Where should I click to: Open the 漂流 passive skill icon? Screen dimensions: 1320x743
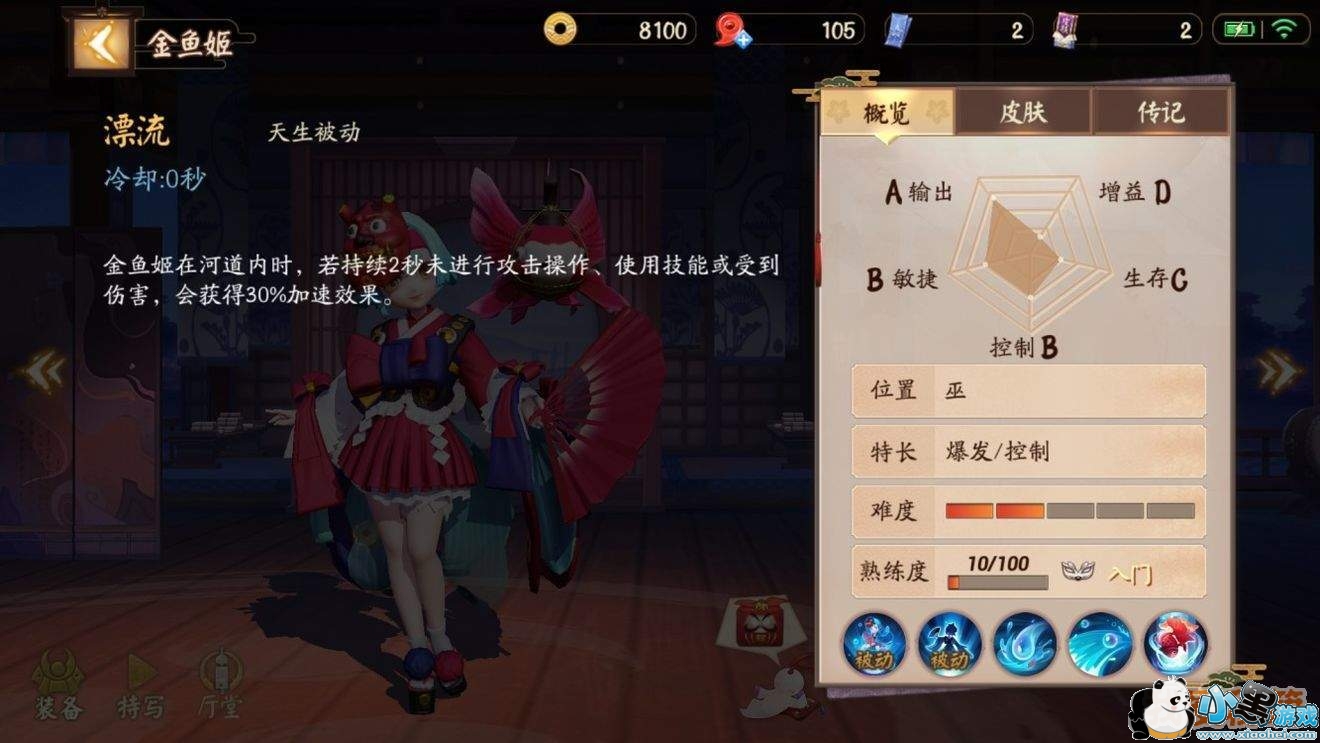click(873, 645)
